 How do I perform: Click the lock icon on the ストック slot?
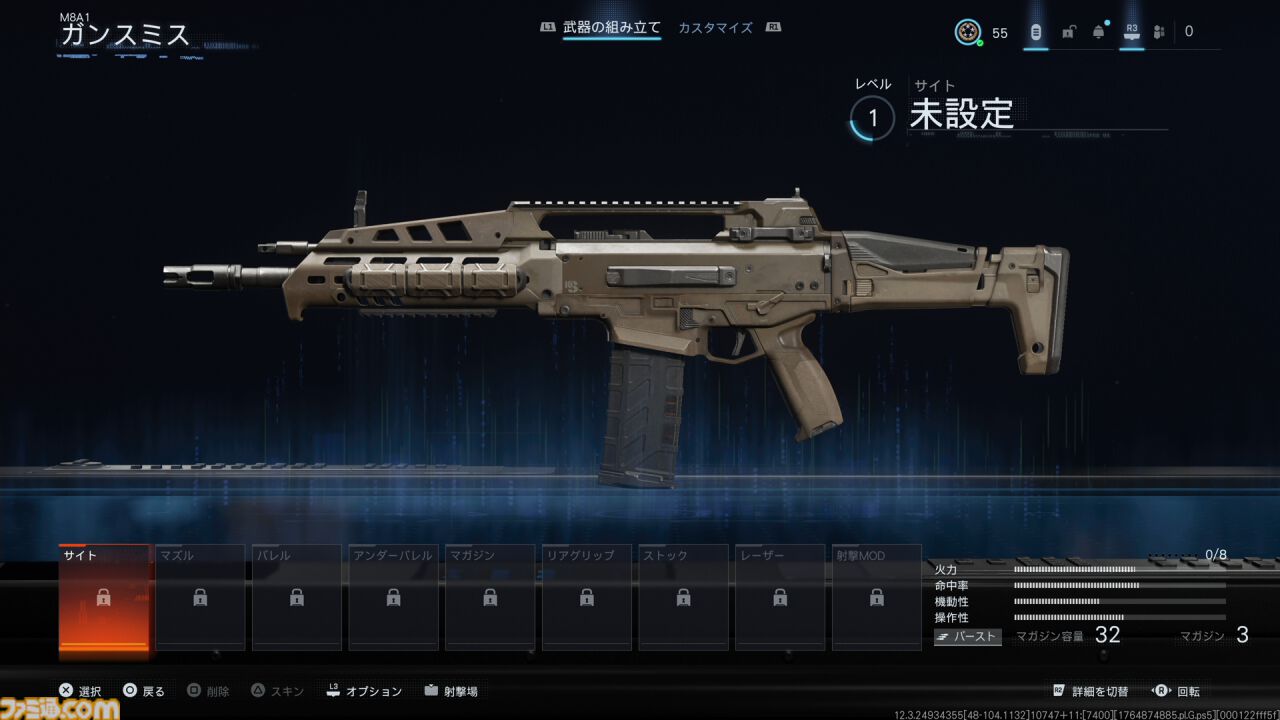[x=683, y=598]
